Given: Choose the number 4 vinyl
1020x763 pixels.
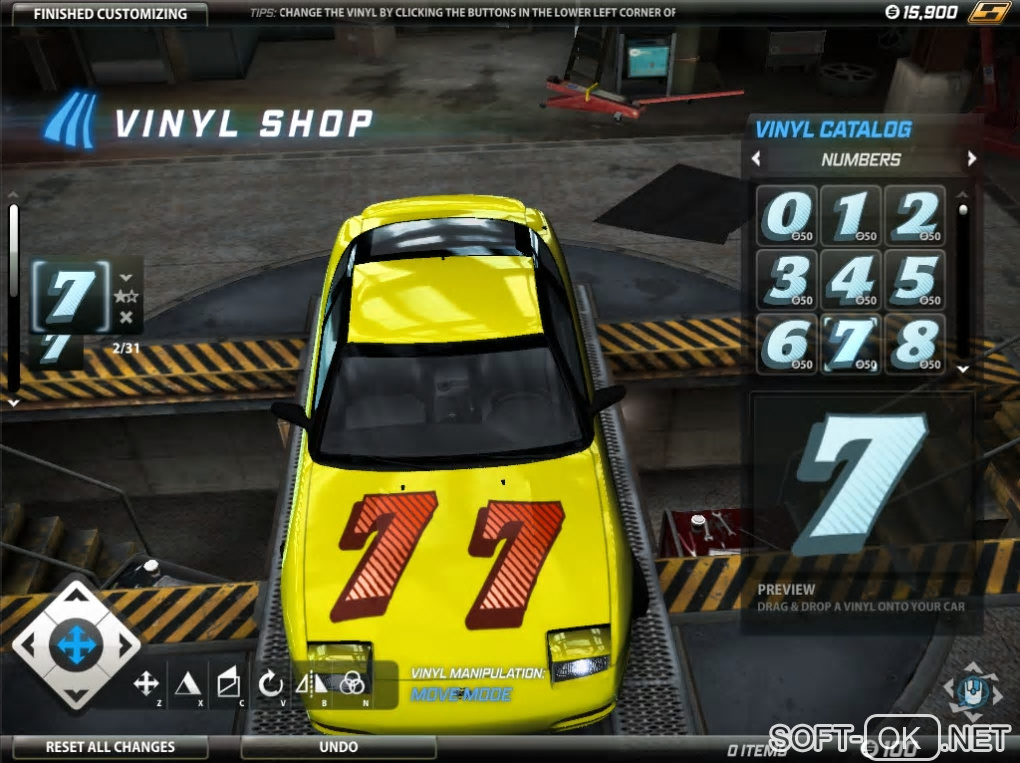Looking at the screenshot, I should [850, 278].
